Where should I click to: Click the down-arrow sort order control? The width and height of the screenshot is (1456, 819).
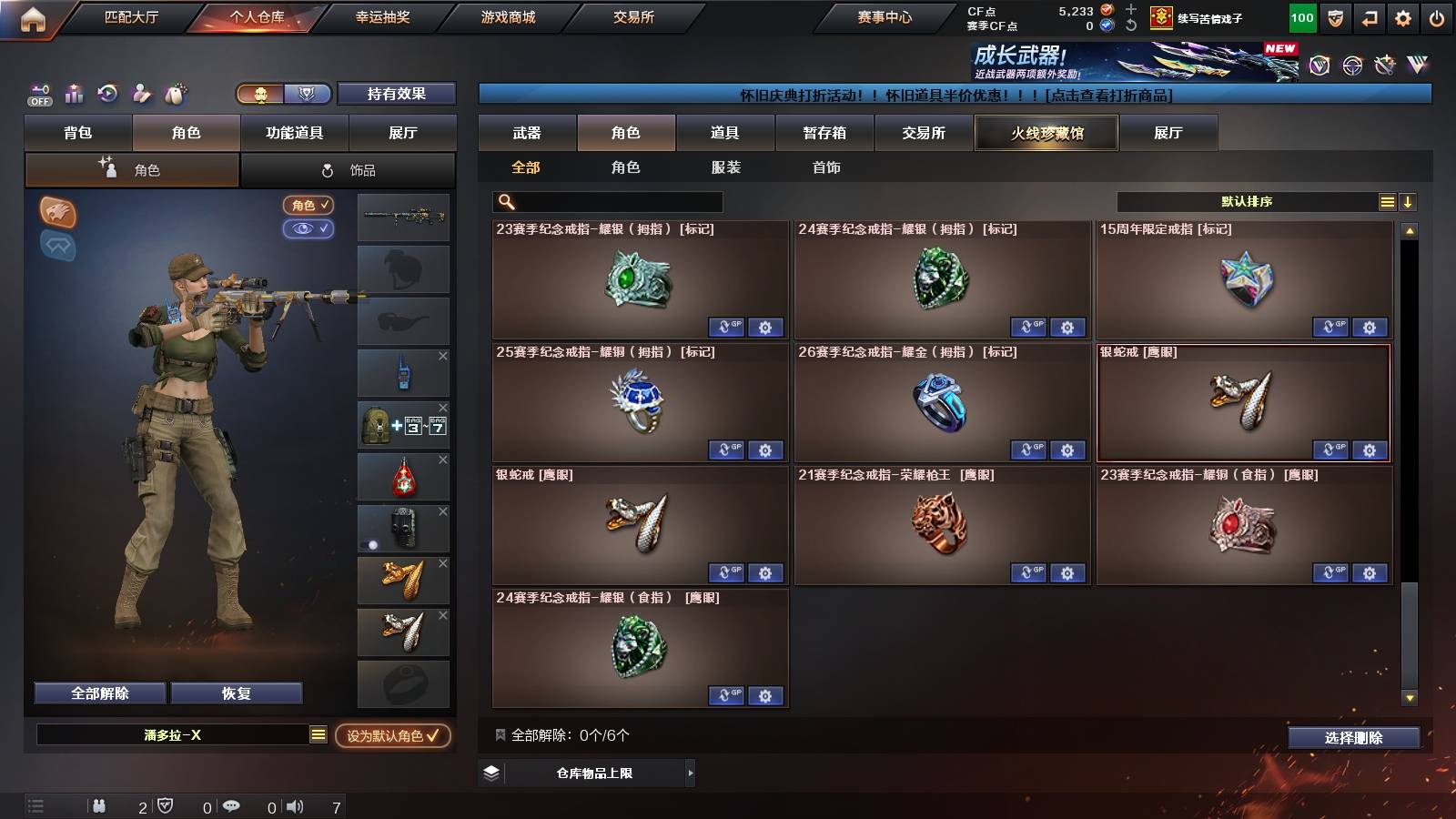[x=1406, y=202]
